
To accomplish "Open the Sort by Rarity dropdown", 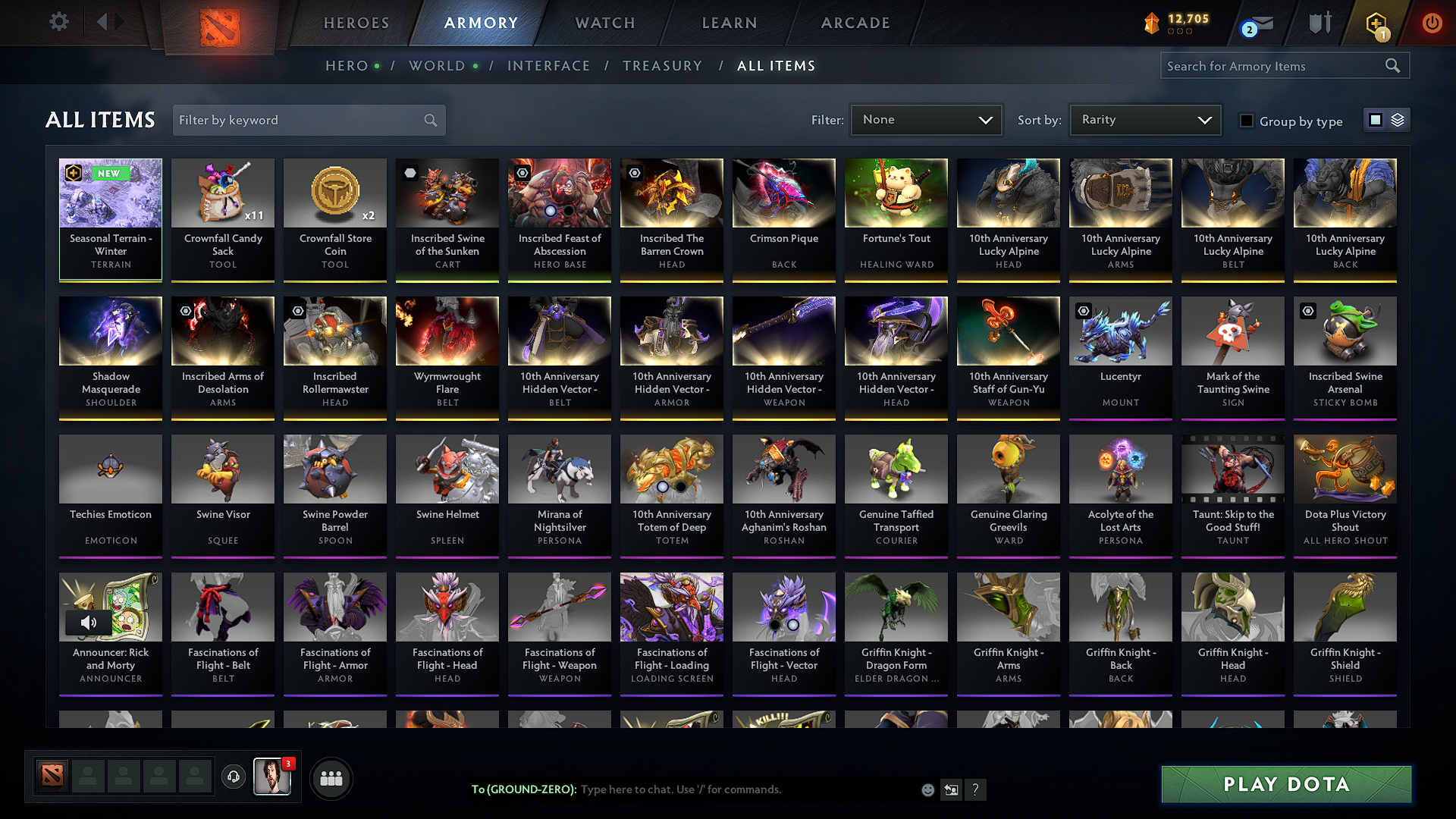I will click(1144, 119).
